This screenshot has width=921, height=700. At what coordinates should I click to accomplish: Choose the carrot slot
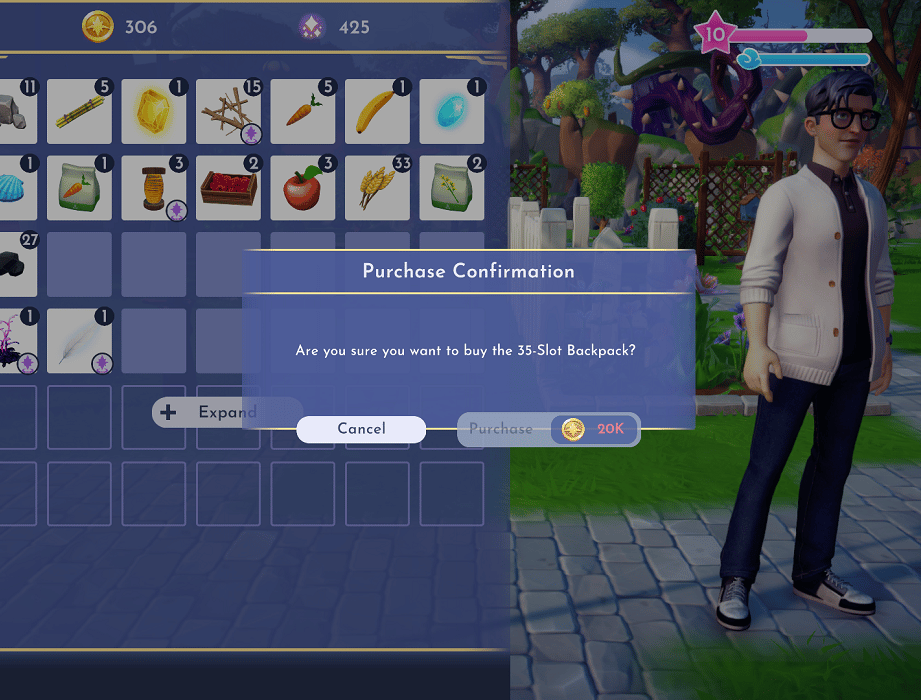[303, 111]
